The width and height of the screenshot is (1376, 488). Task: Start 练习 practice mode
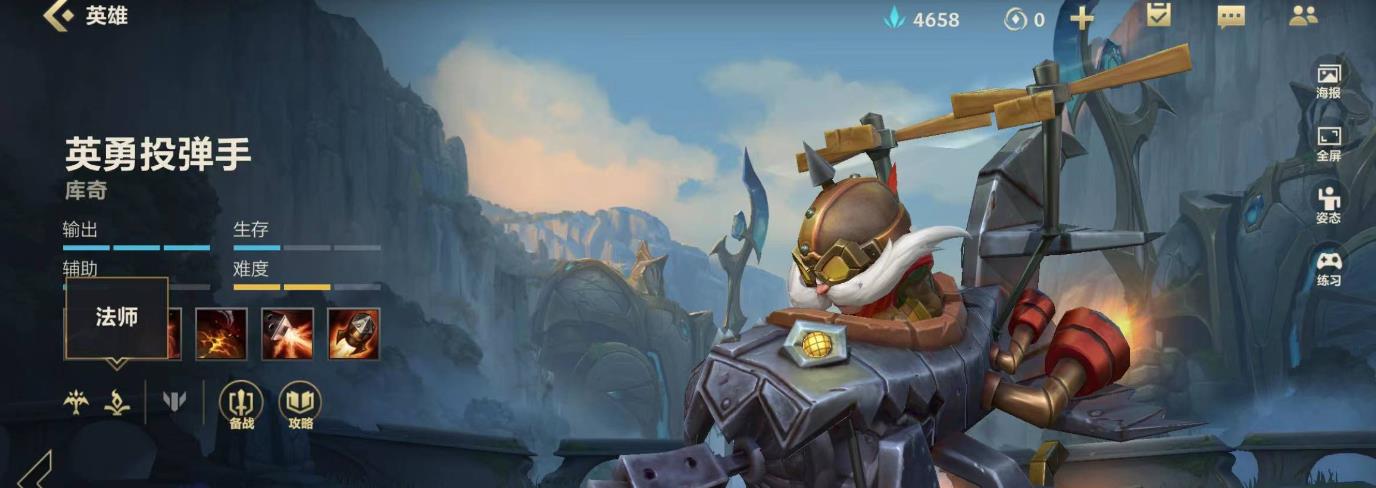[1328, 268]
